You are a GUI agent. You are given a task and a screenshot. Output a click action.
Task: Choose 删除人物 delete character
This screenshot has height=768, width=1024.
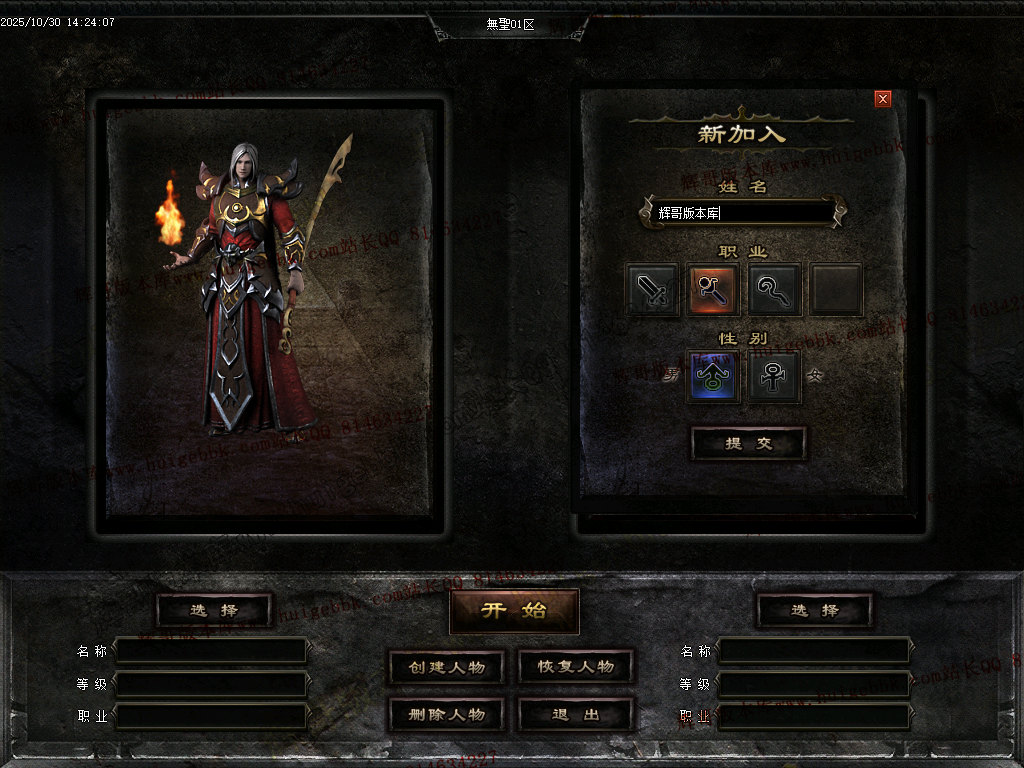pos(447,714)
